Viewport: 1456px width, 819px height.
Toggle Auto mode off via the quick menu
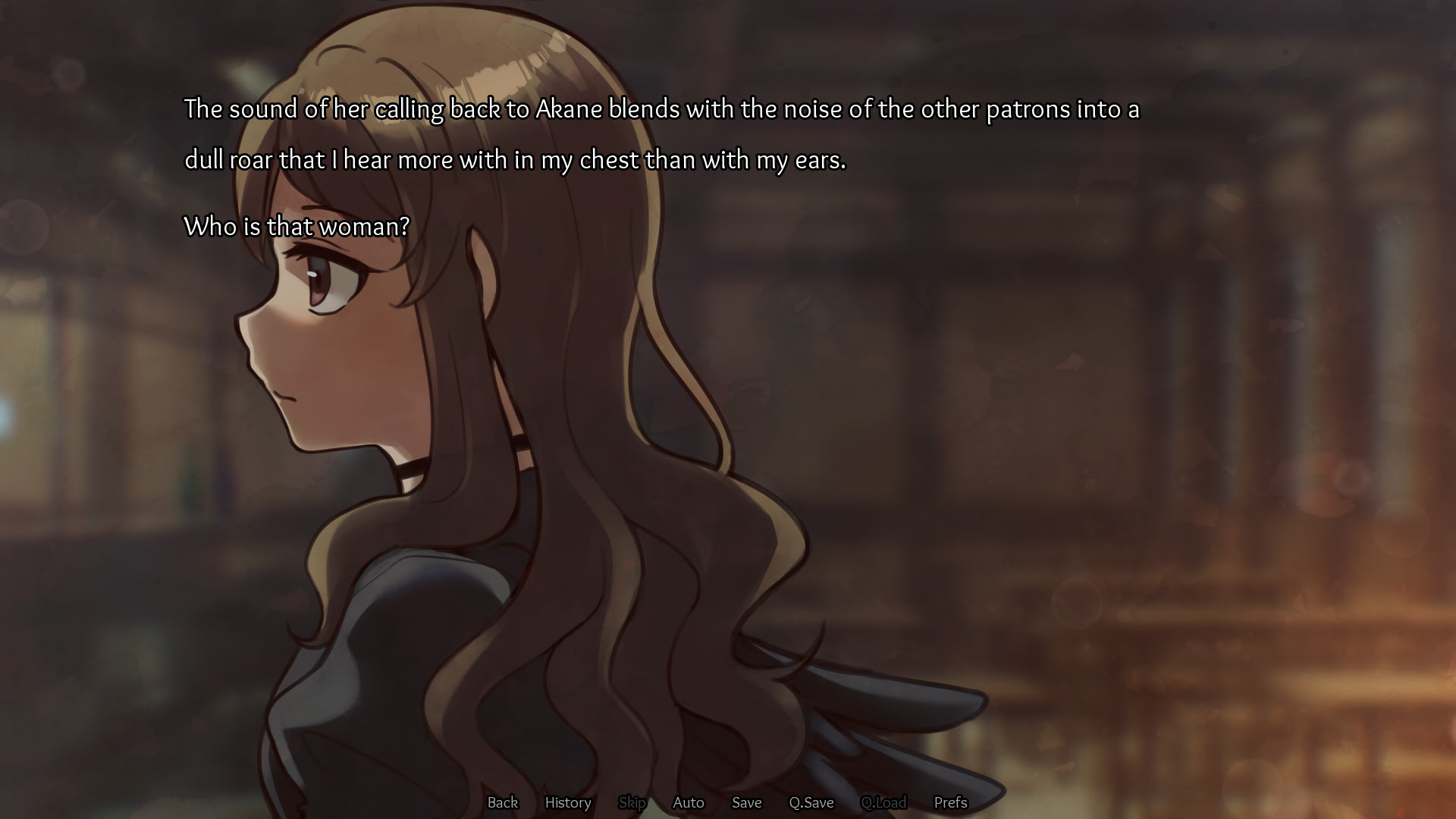(688, 802)
